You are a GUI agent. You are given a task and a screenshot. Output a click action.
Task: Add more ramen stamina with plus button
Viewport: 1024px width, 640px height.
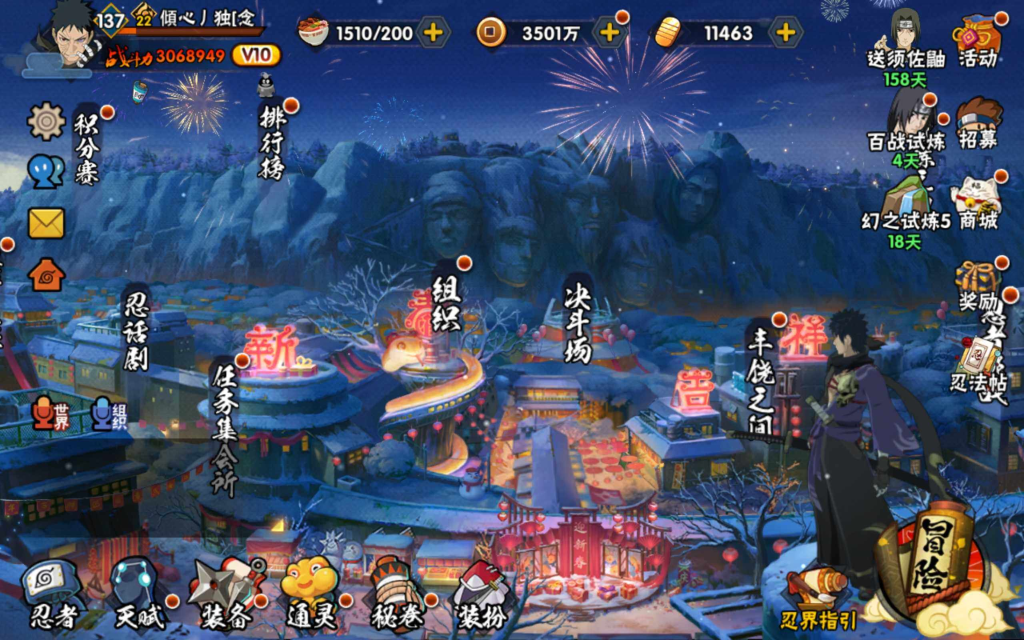[433, 32]
